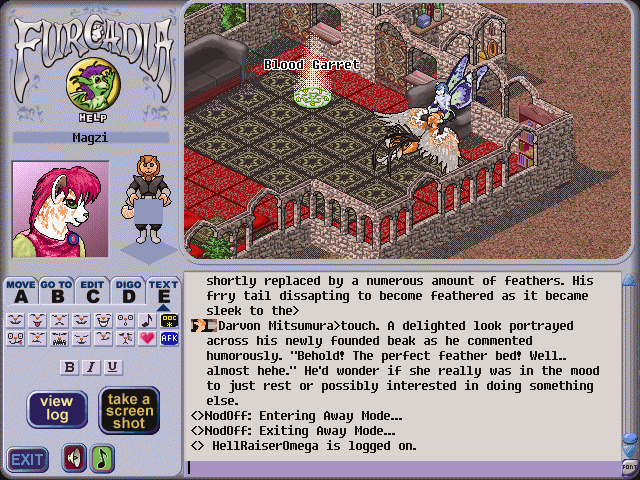Toggle sound effects speaker button
640x480 pixels.
(x=74, y=458)
